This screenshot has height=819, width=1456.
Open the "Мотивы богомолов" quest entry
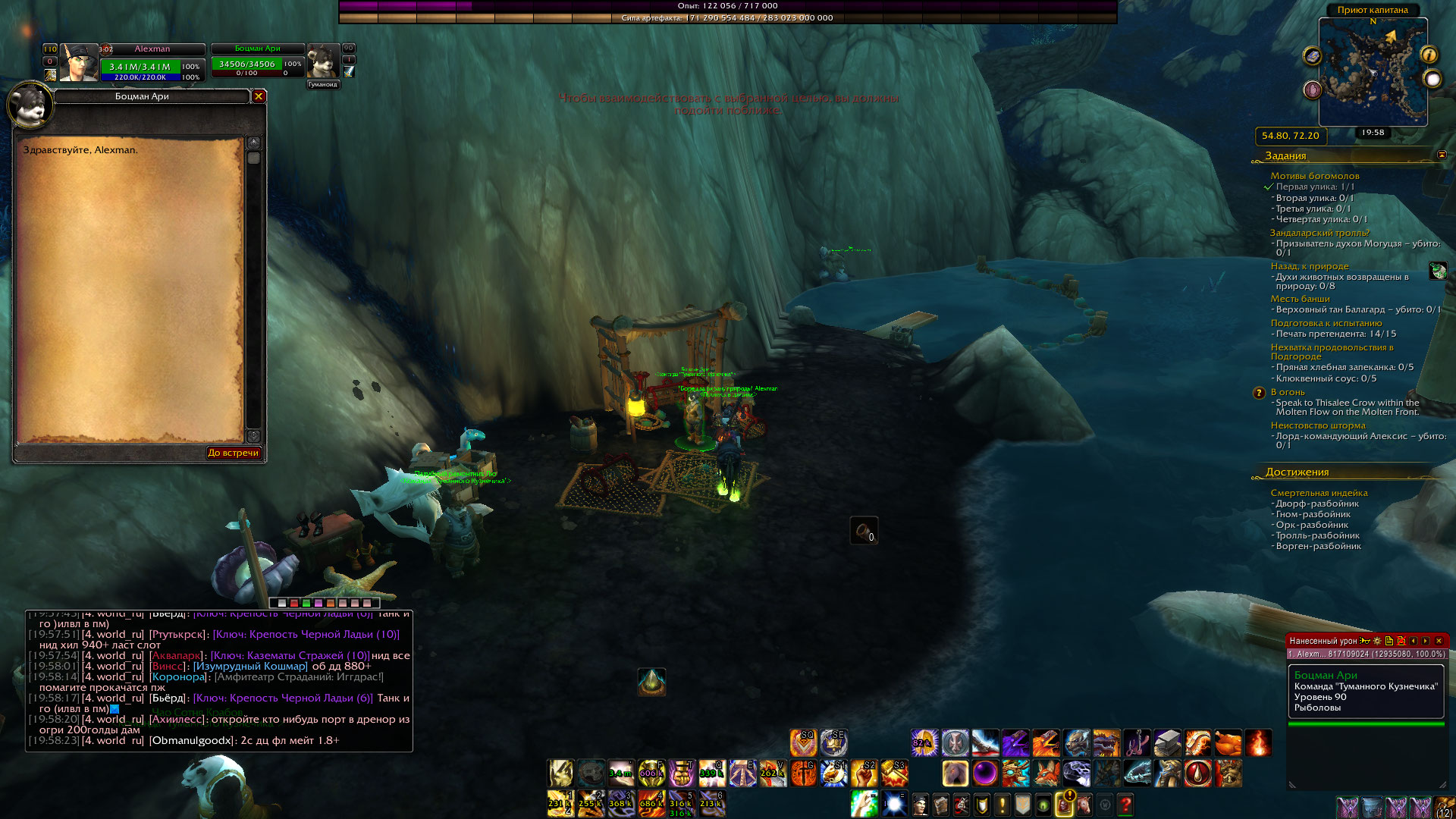click(1315, 176)
